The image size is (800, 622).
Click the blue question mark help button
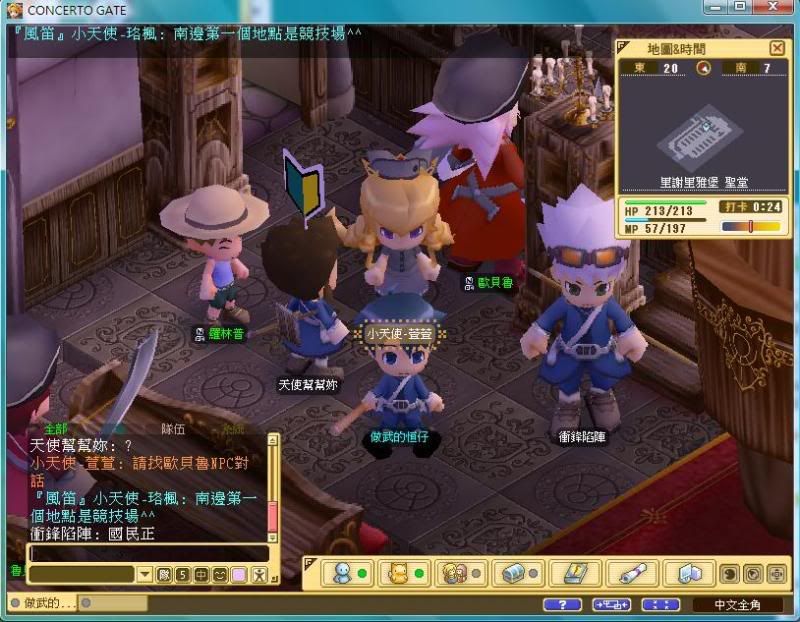[562, 605]
